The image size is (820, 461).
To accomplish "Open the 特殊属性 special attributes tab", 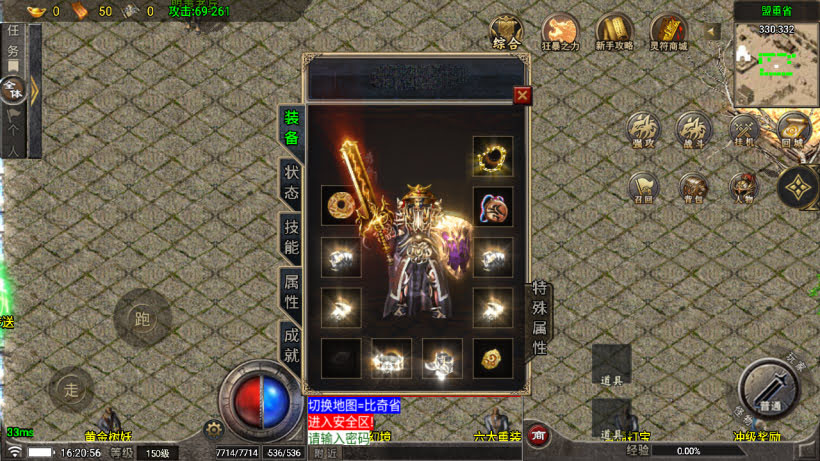I will click(539, 318).
